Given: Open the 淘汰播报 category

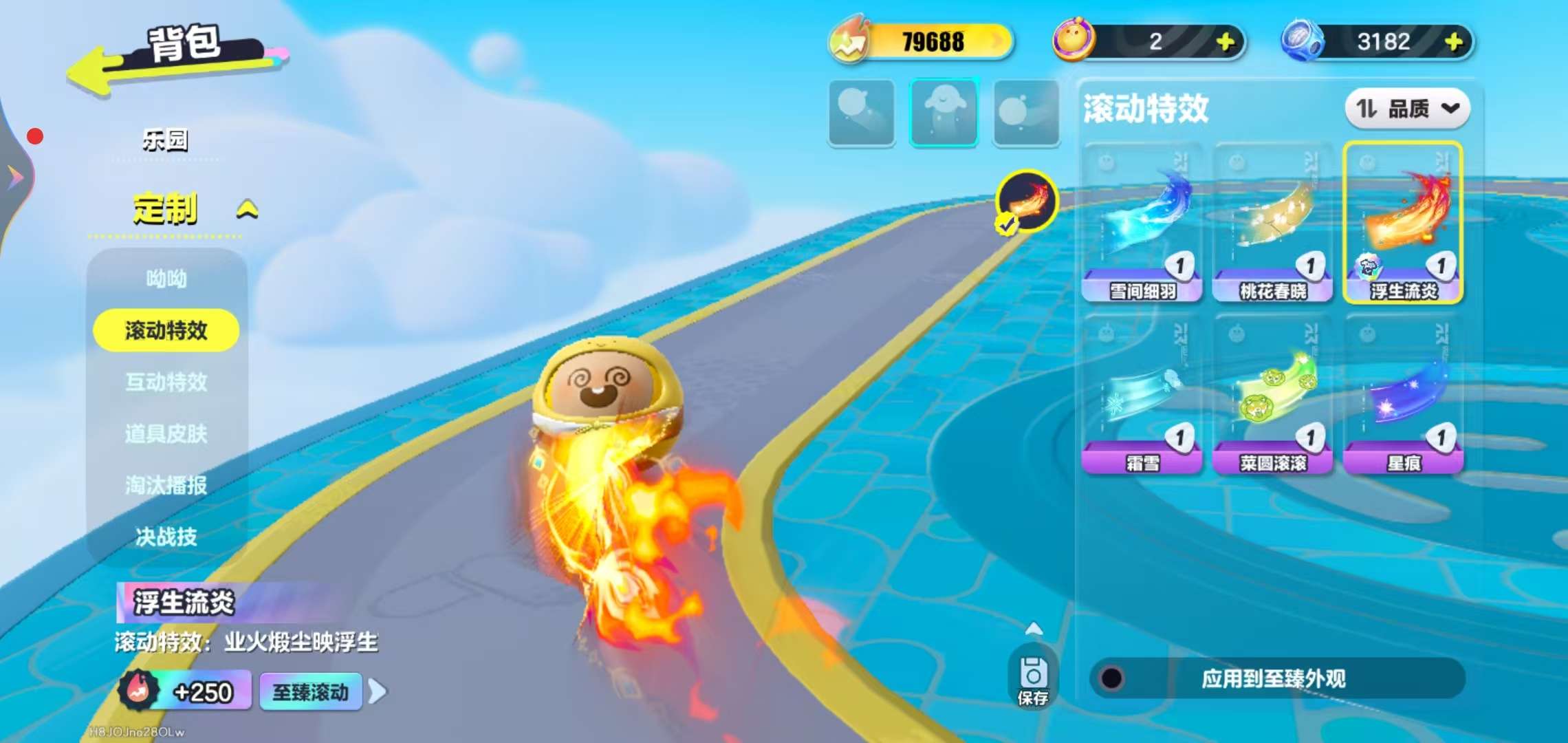Looking at the screenshot, I should (x=166, y=485).
